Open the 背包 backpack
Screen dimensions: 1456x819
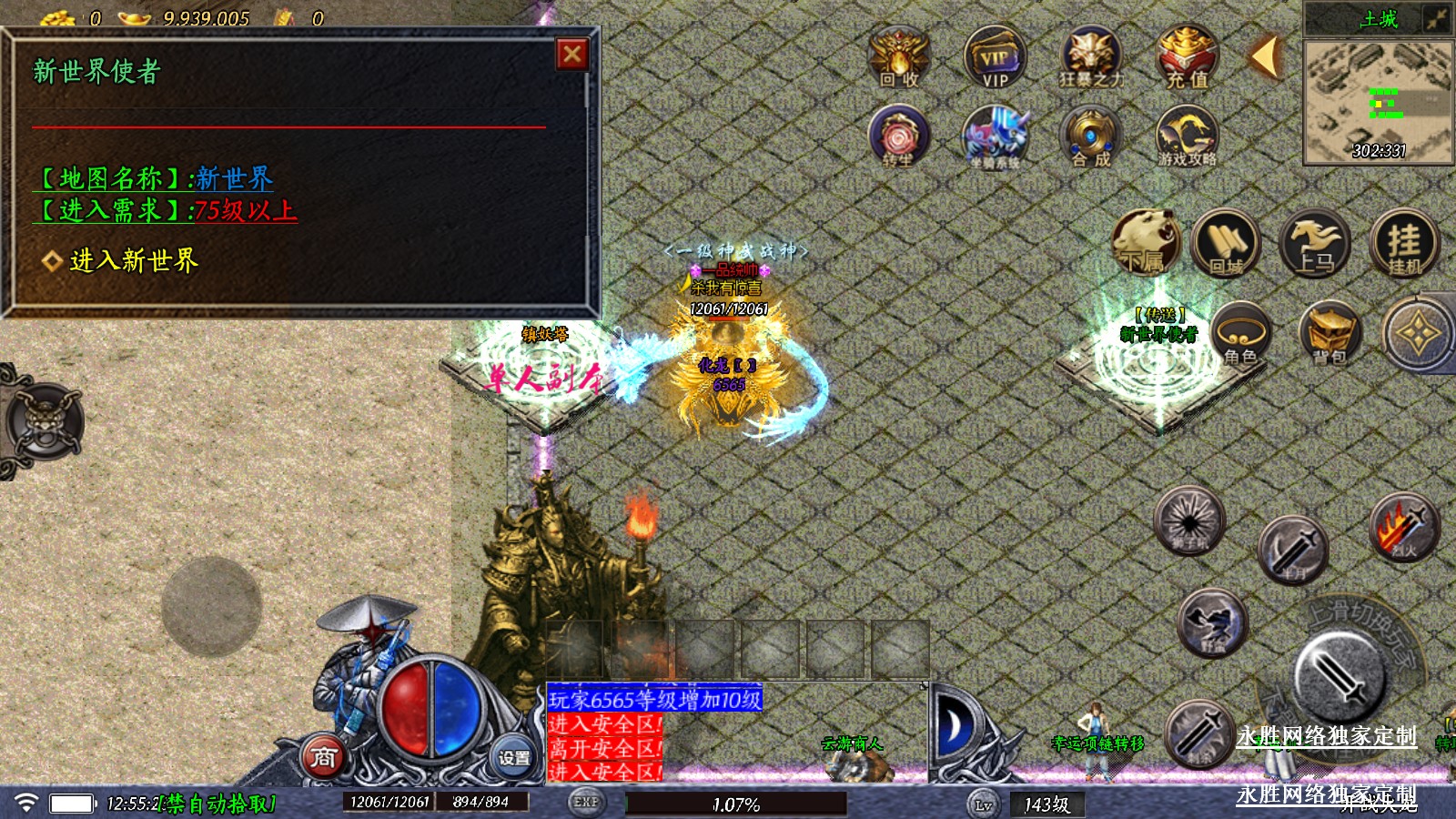pyautogui.click(x=1329, y=334)
